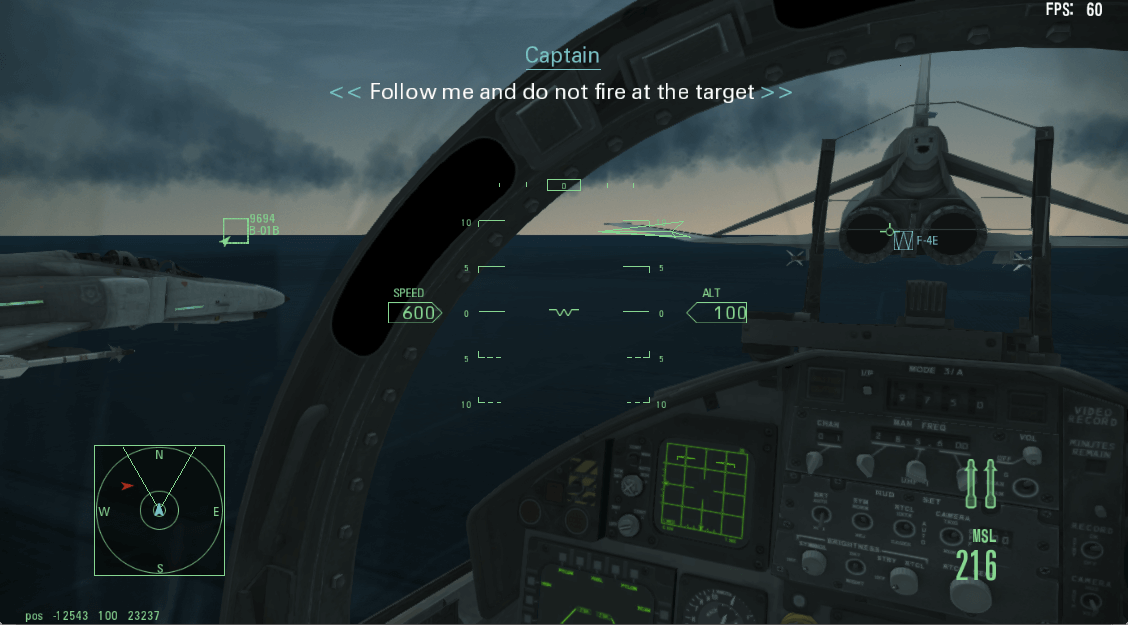The image size is (1128, 625).
Task: Select the B-01B target box marker
Action: (235, 231)
